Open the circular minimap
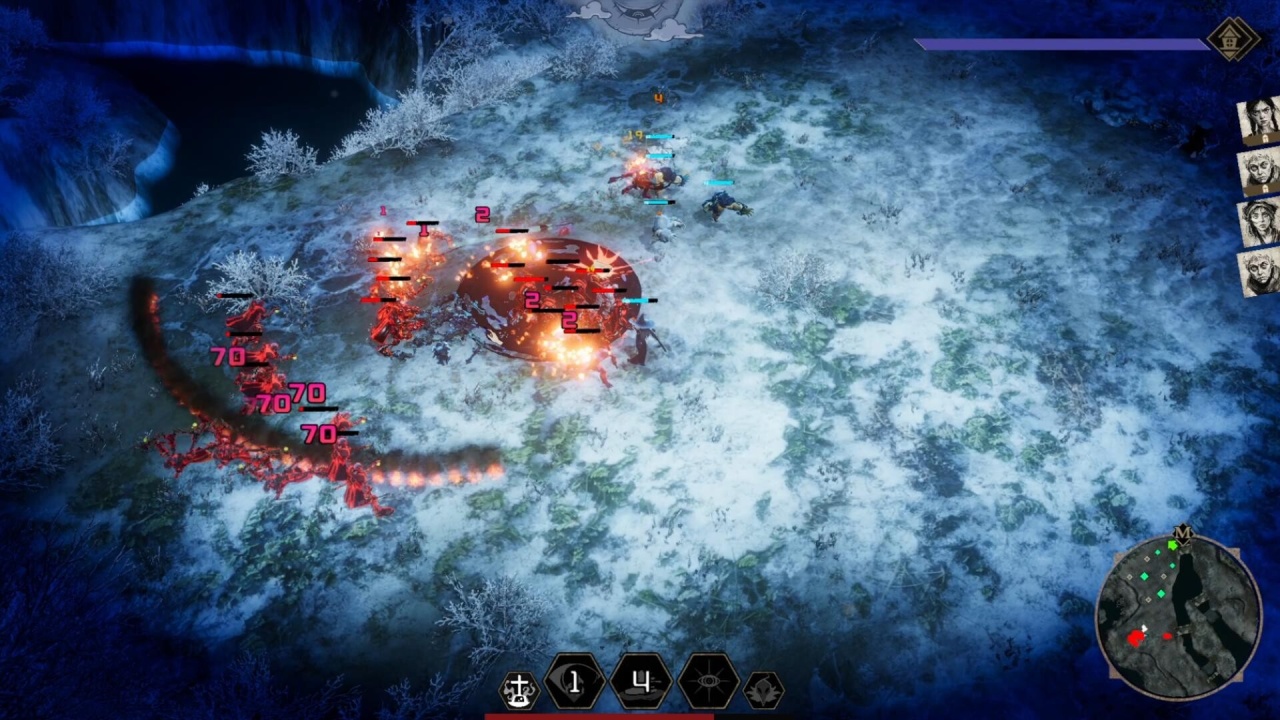Viewport: 1280px width, 720px height. pos(1178,616)
